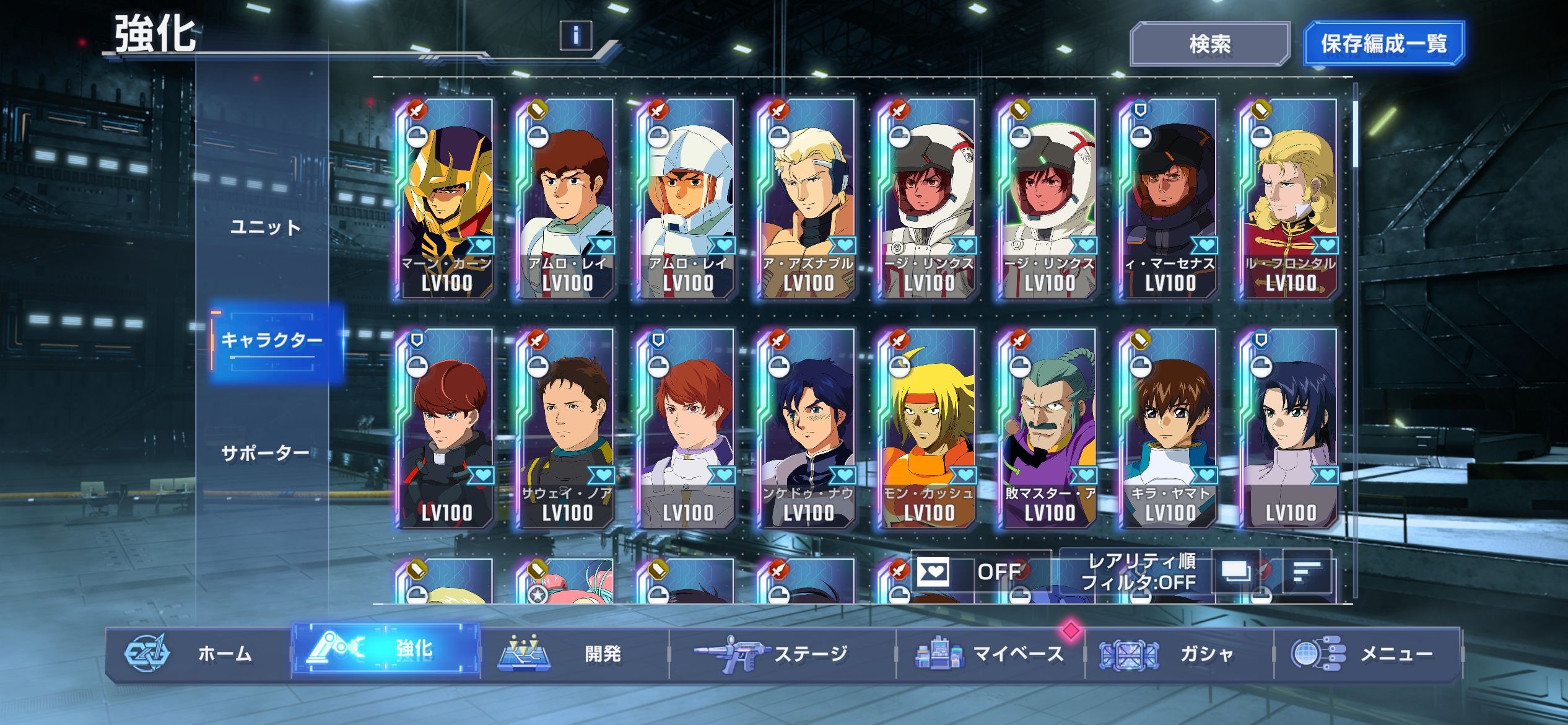Open the 検索 search button
The height and width of the screenshot is (725, 1568).
tap(1209, 44)
